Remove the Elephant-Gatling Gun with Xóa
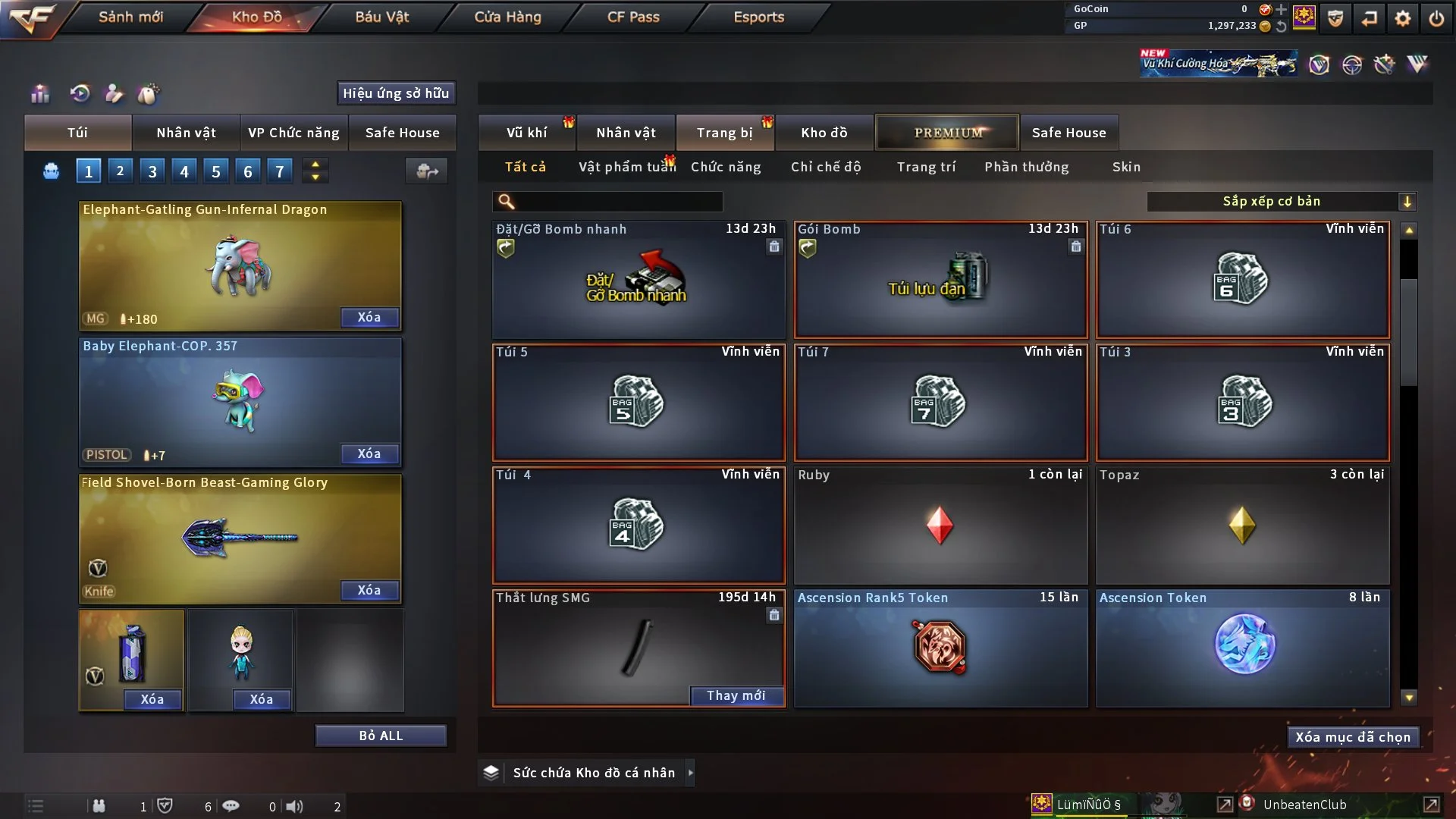The height and width of the screenshot is (819, 1456). [x=369, y=317]
